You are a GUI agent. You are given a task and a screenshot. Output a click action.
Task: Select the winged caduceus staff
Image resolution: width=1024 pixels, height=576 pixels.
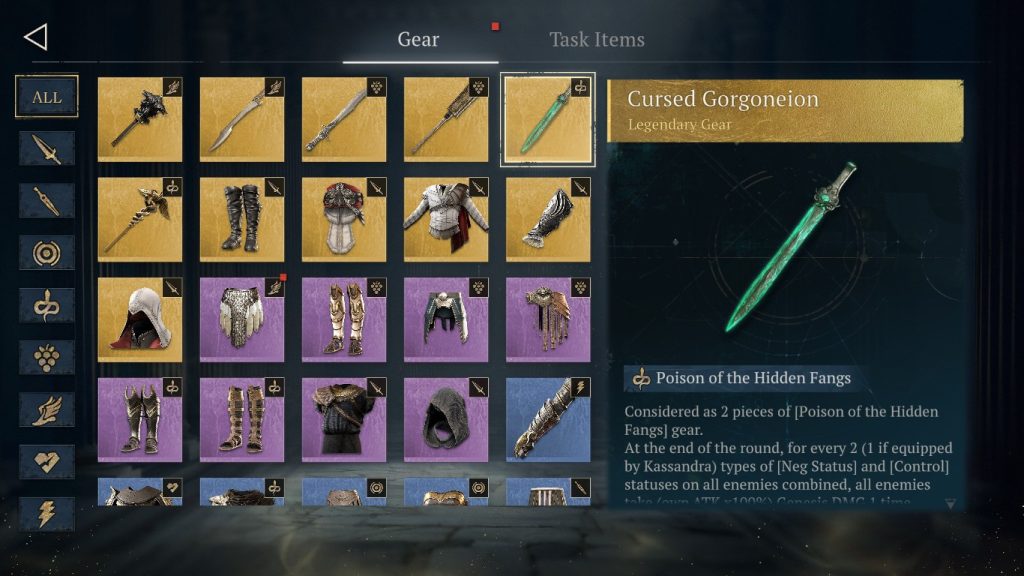point(140,219)
